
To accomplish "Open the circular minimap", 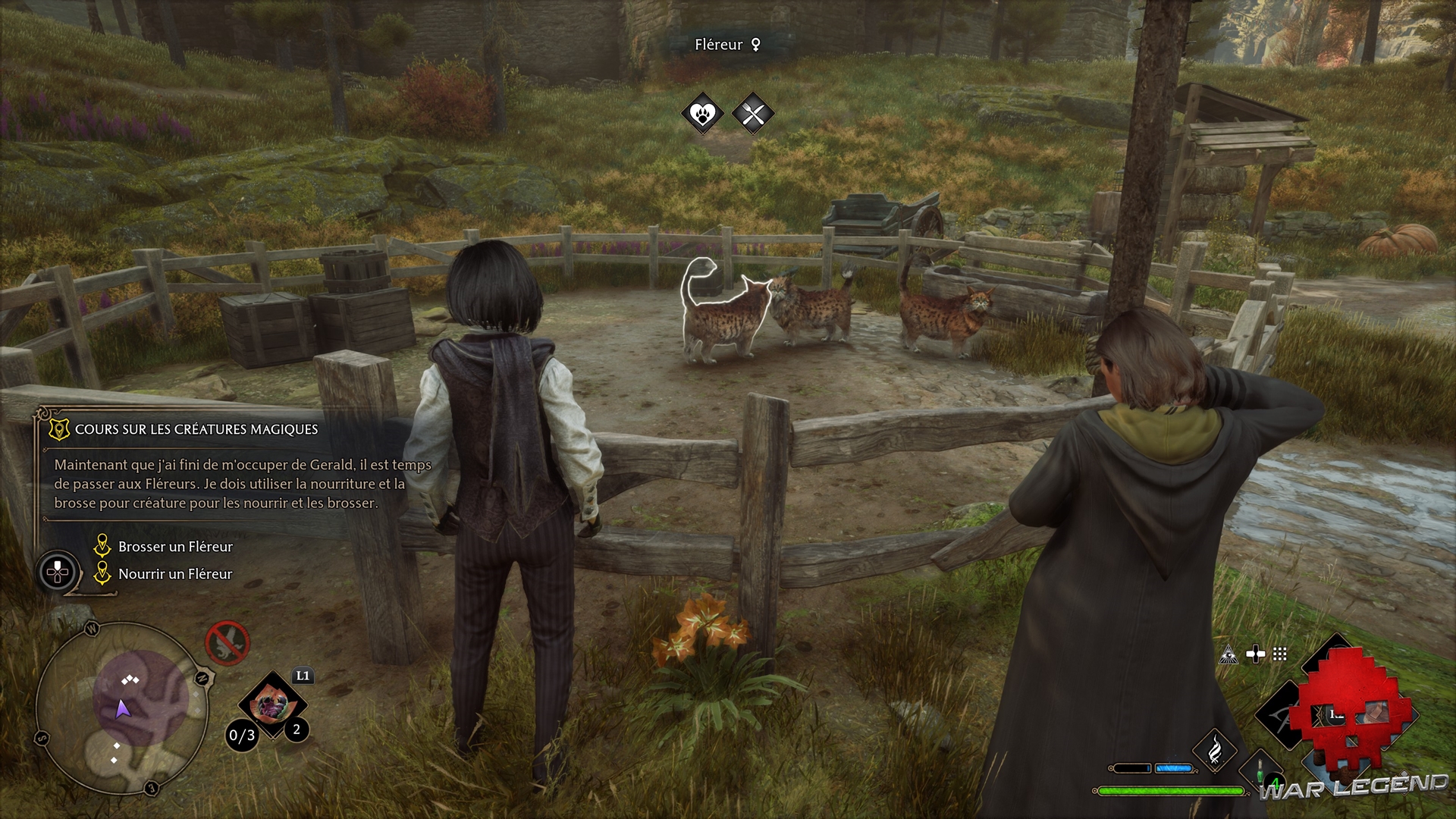I will (x=121, y=708).
